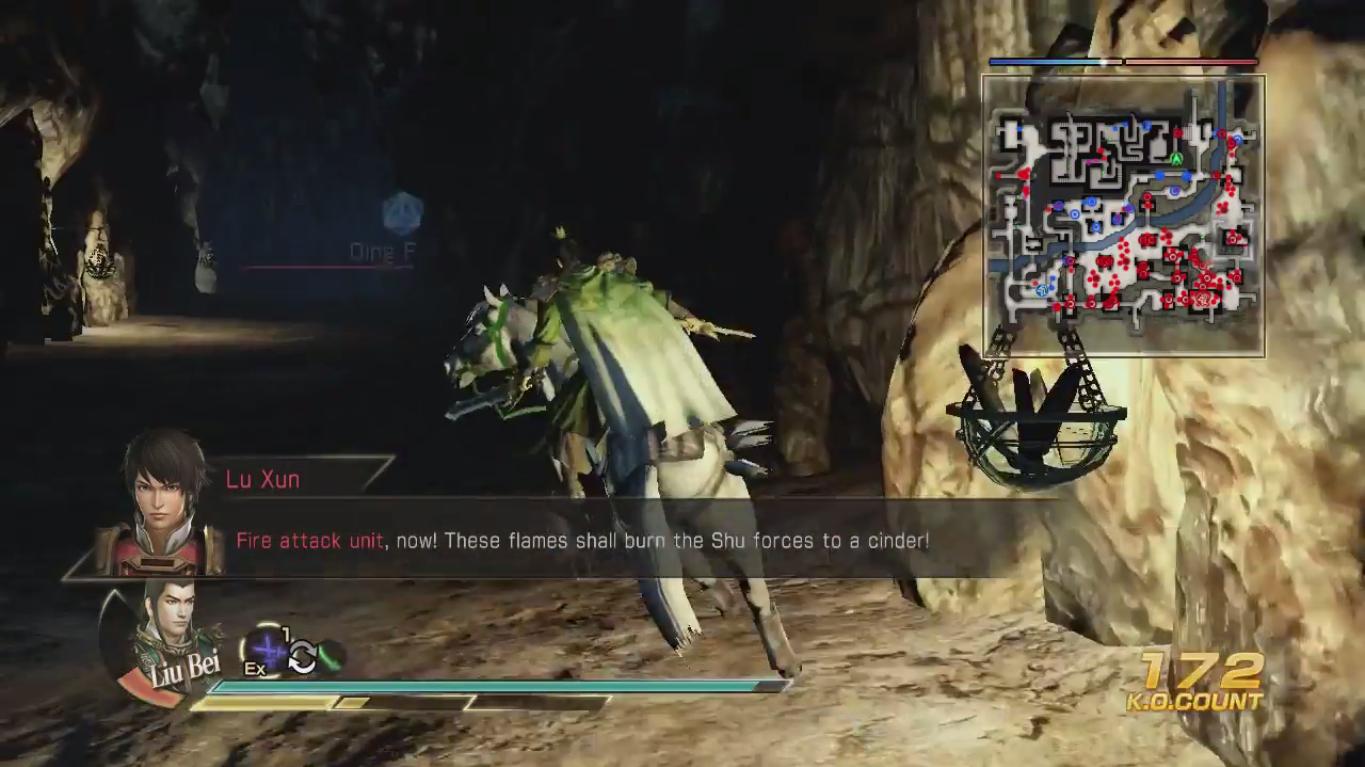
Task: Click the Lu Xun dialogue portrait
Action: (163, 503)
